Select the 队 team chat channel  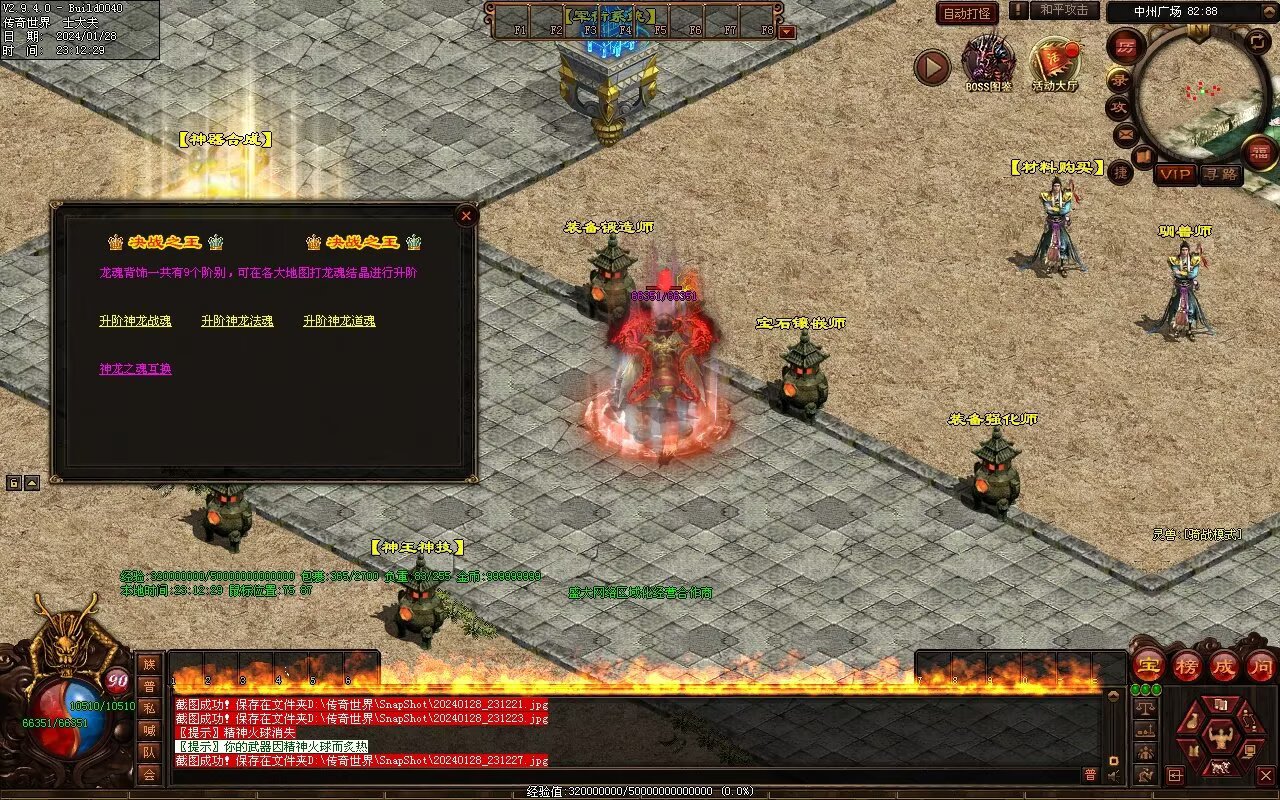148,752
